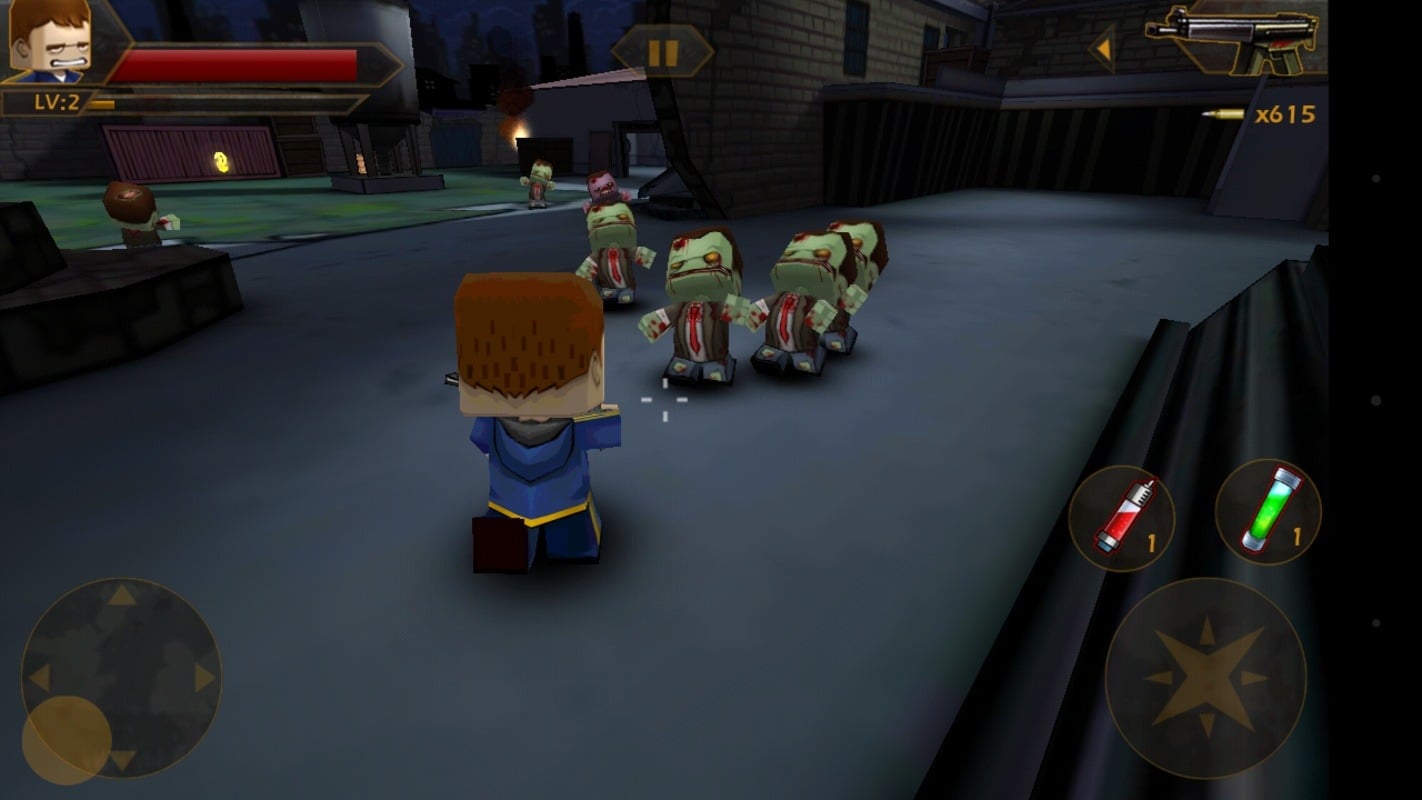Use the green vial item

click(1267, 512)
